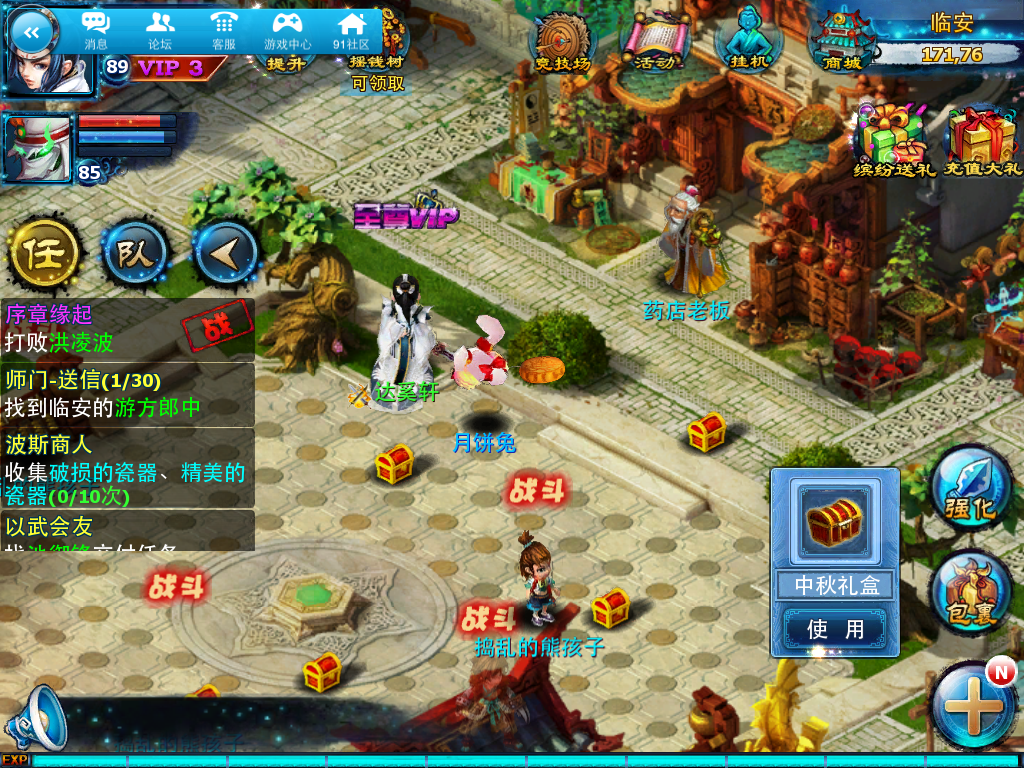Open the 游戏中心 game center
Image resolution: width=1024 pixels, height=768 pixels.
pos(287,30)
